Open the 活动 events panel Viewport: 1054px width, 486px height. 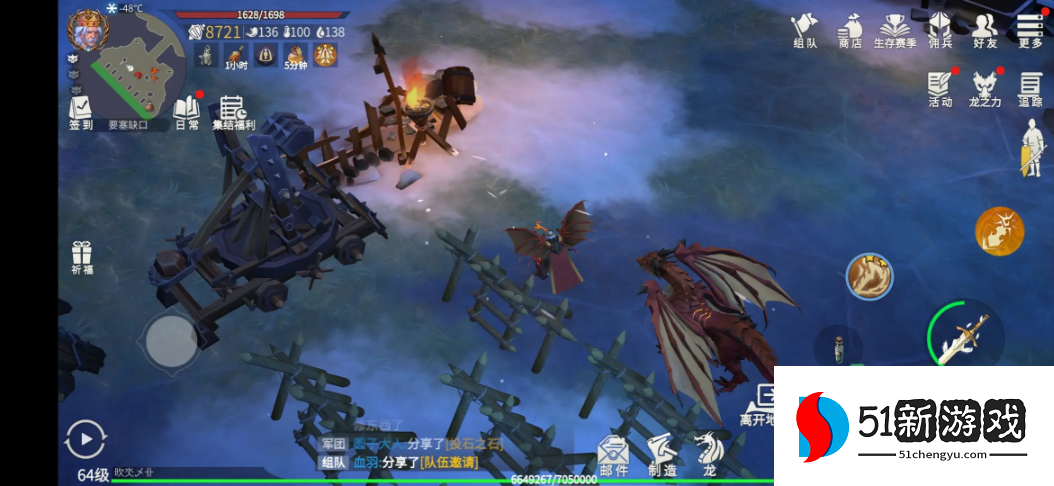[940, 89]
